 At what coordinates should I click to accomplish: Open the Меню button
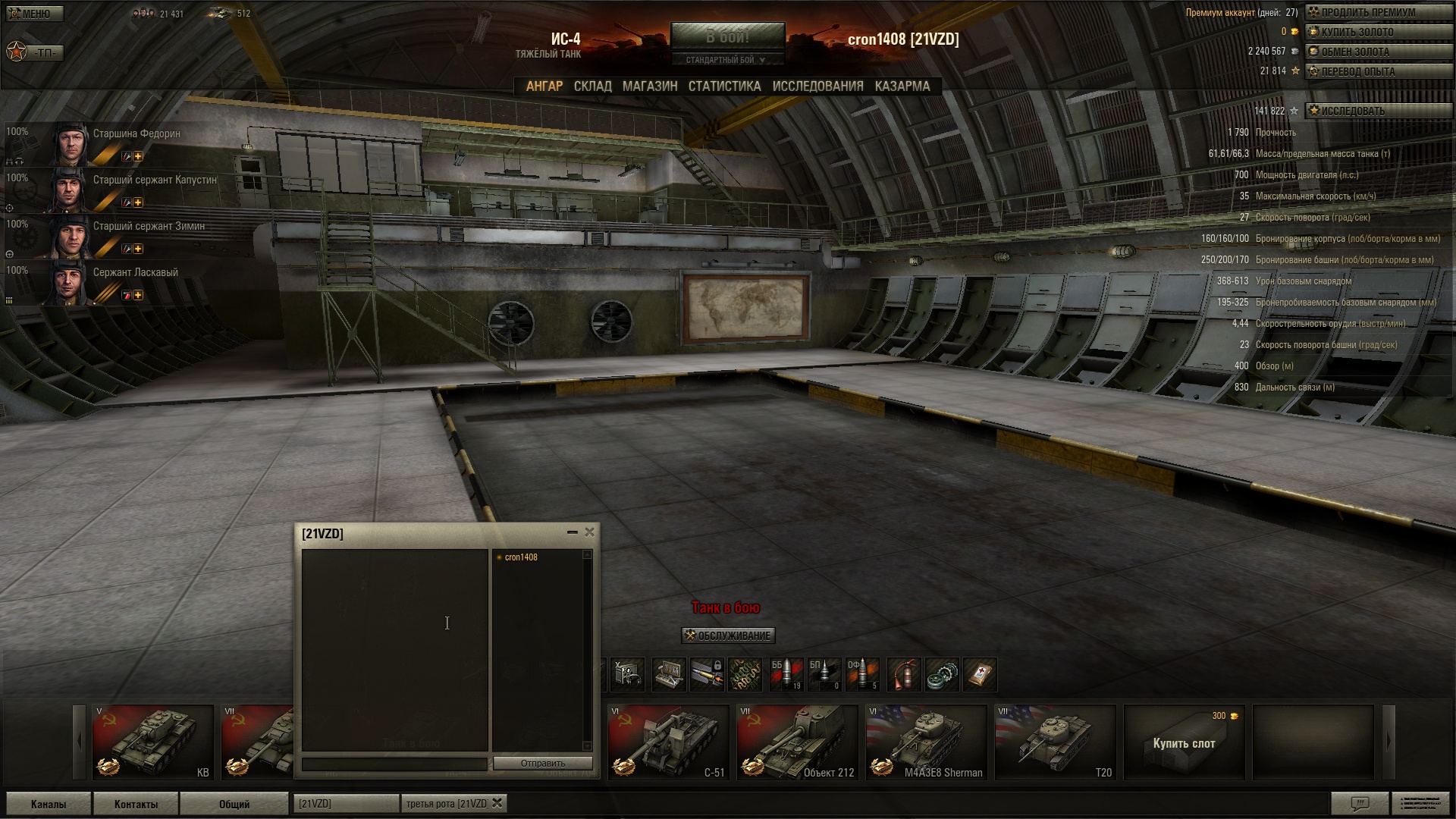pyautogui.click(x=35, y=14)
